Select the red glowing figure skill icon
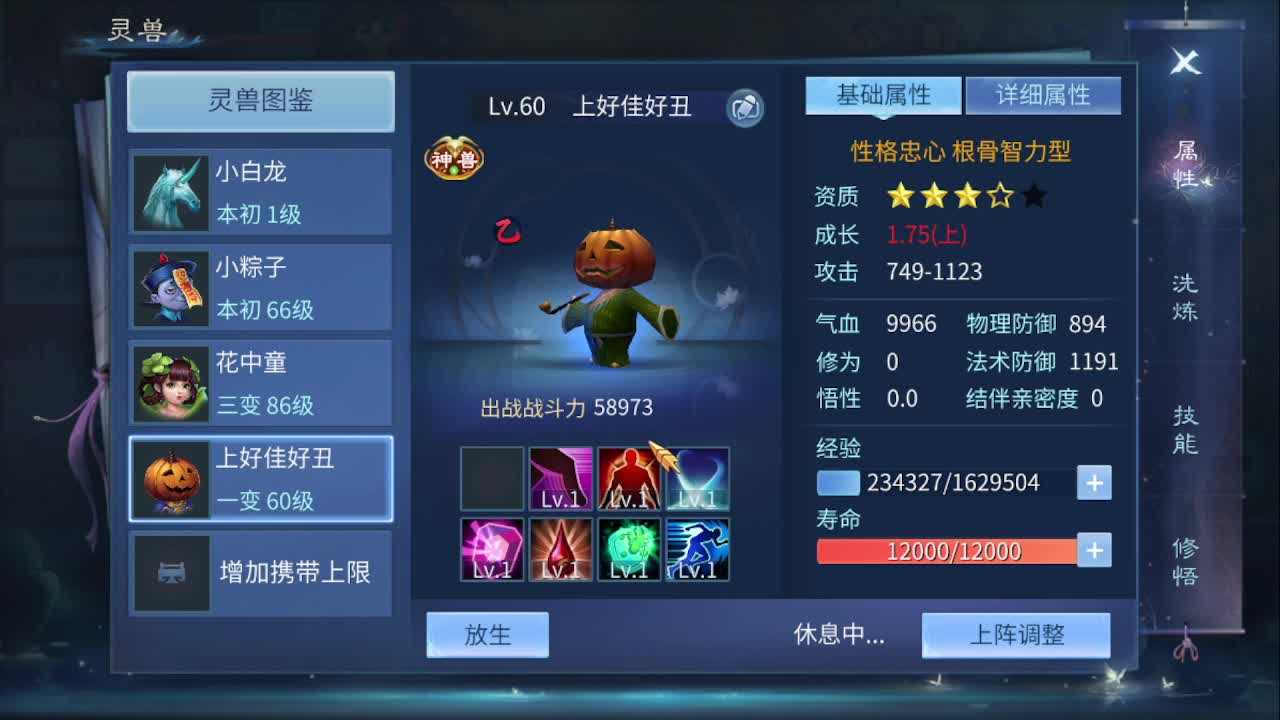 (628, 478)
